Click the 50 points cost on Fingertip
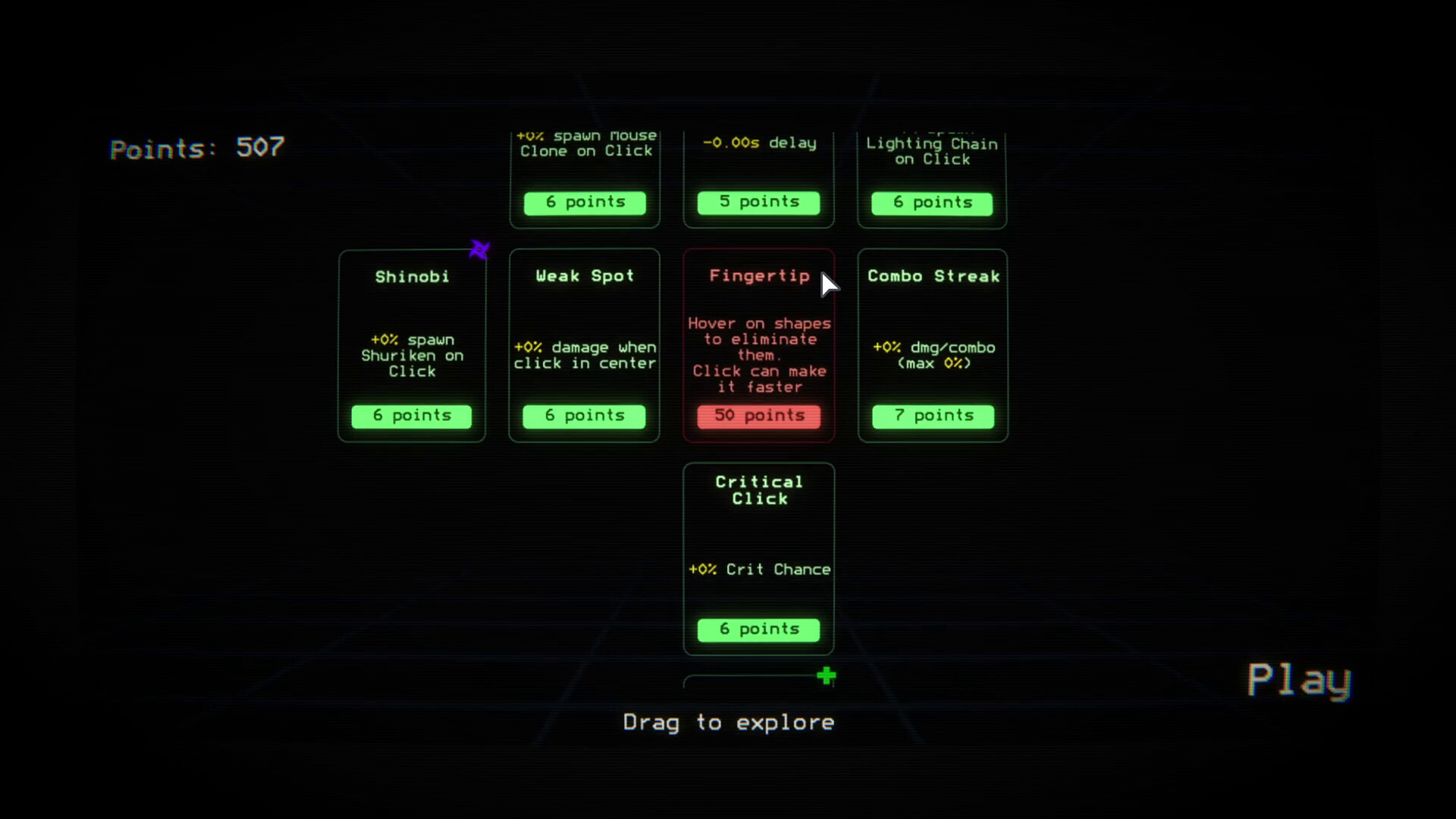Image resolution: width=1456 pixels, height=819 pixels. tap(758, 416)
